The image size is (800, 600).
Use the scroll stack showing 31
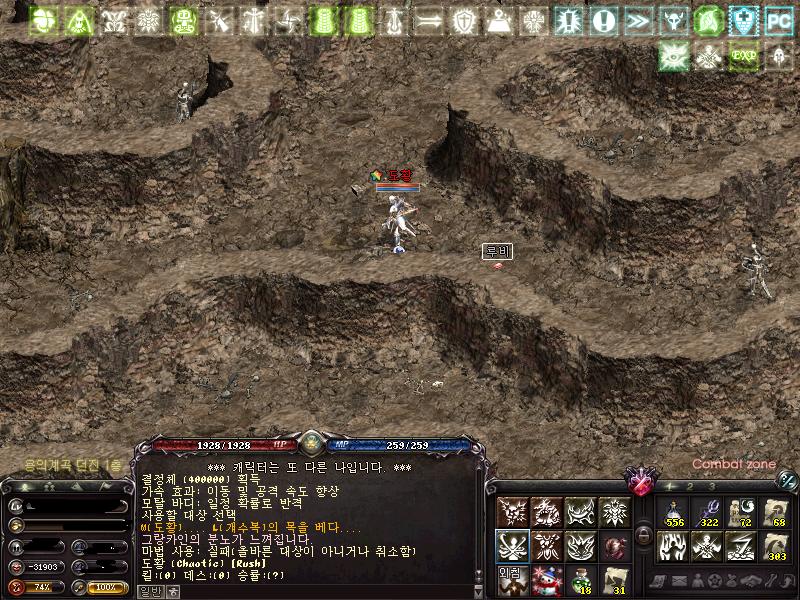615,579
